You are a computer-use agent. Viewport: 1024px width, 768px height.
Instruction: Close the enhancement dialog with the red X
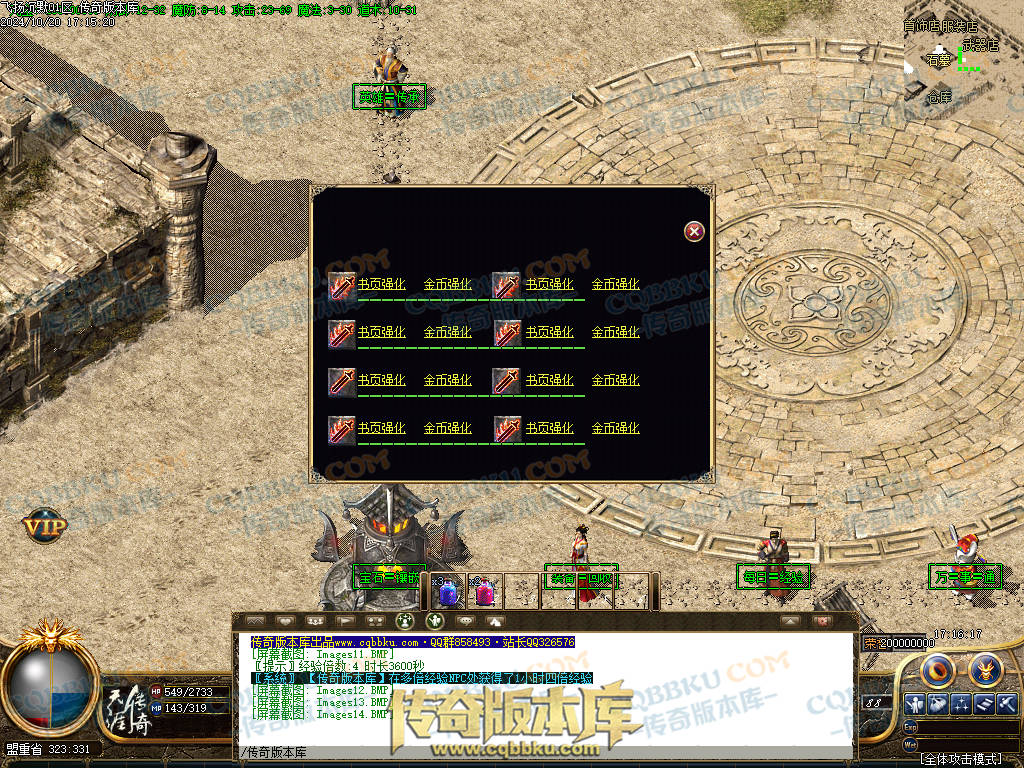coord(694,231)
